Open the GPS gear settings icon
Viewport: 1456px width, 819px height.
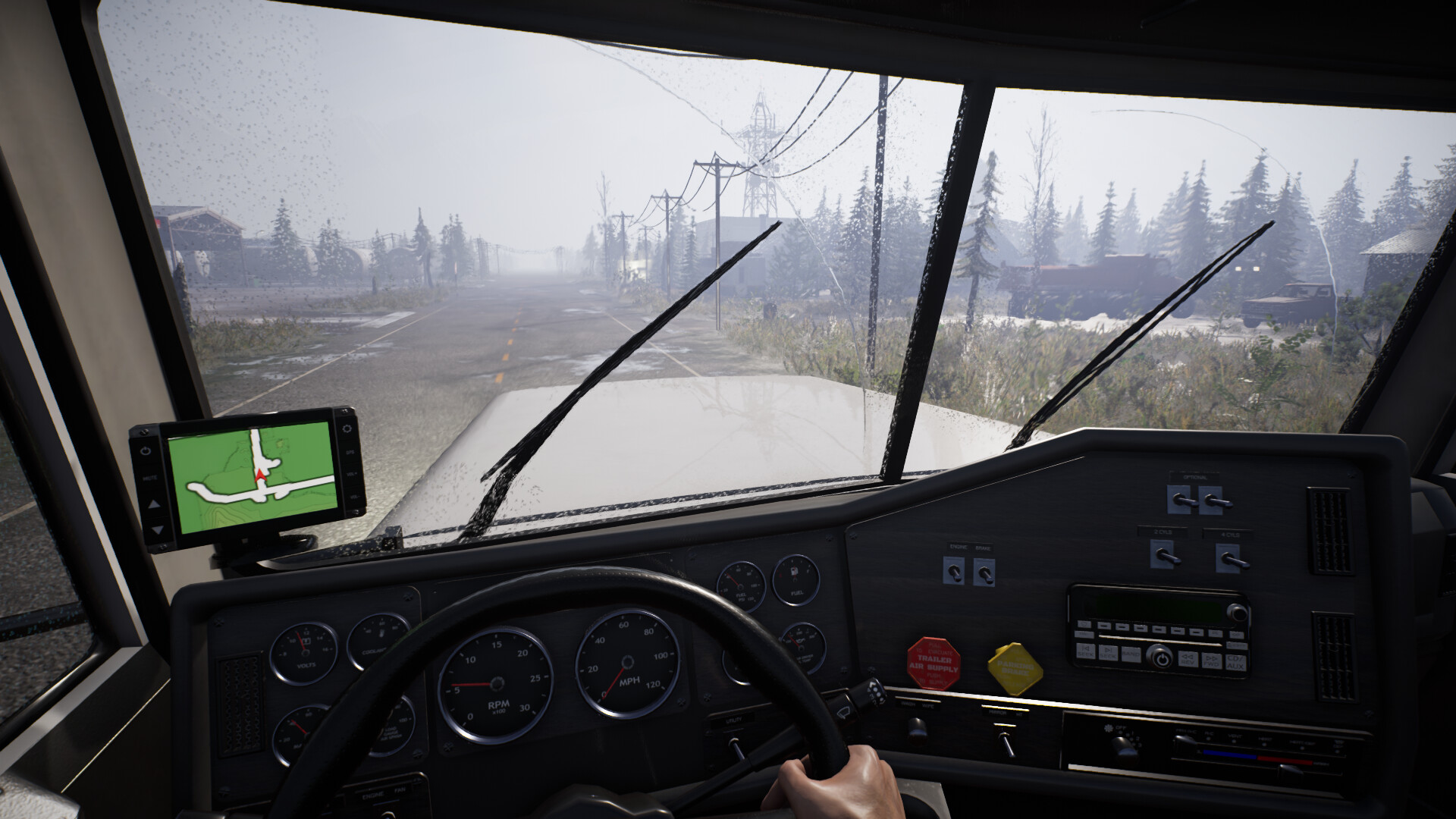[347, 428]
